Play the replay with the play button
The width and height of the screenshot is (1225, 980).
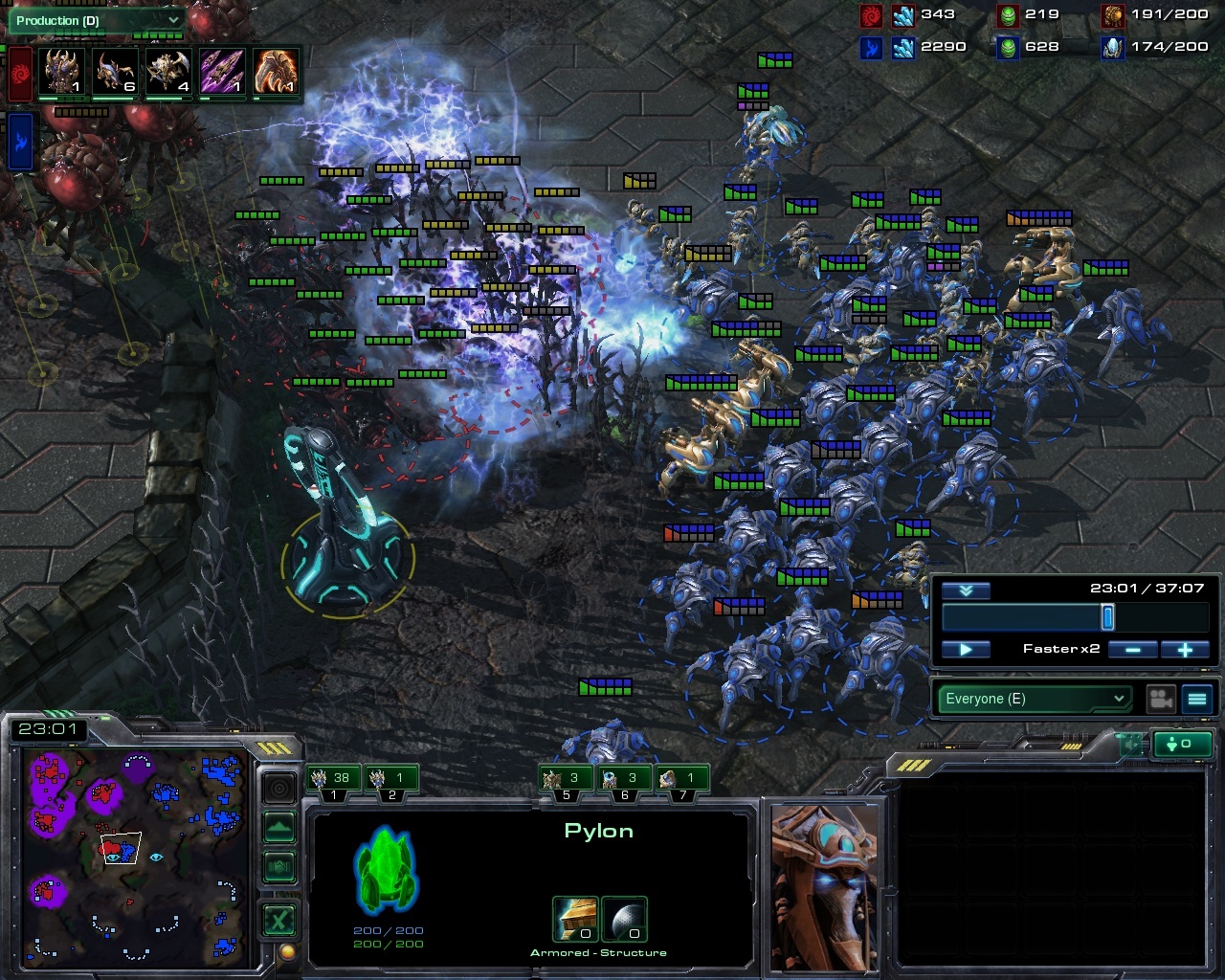[x=966, y=650]
